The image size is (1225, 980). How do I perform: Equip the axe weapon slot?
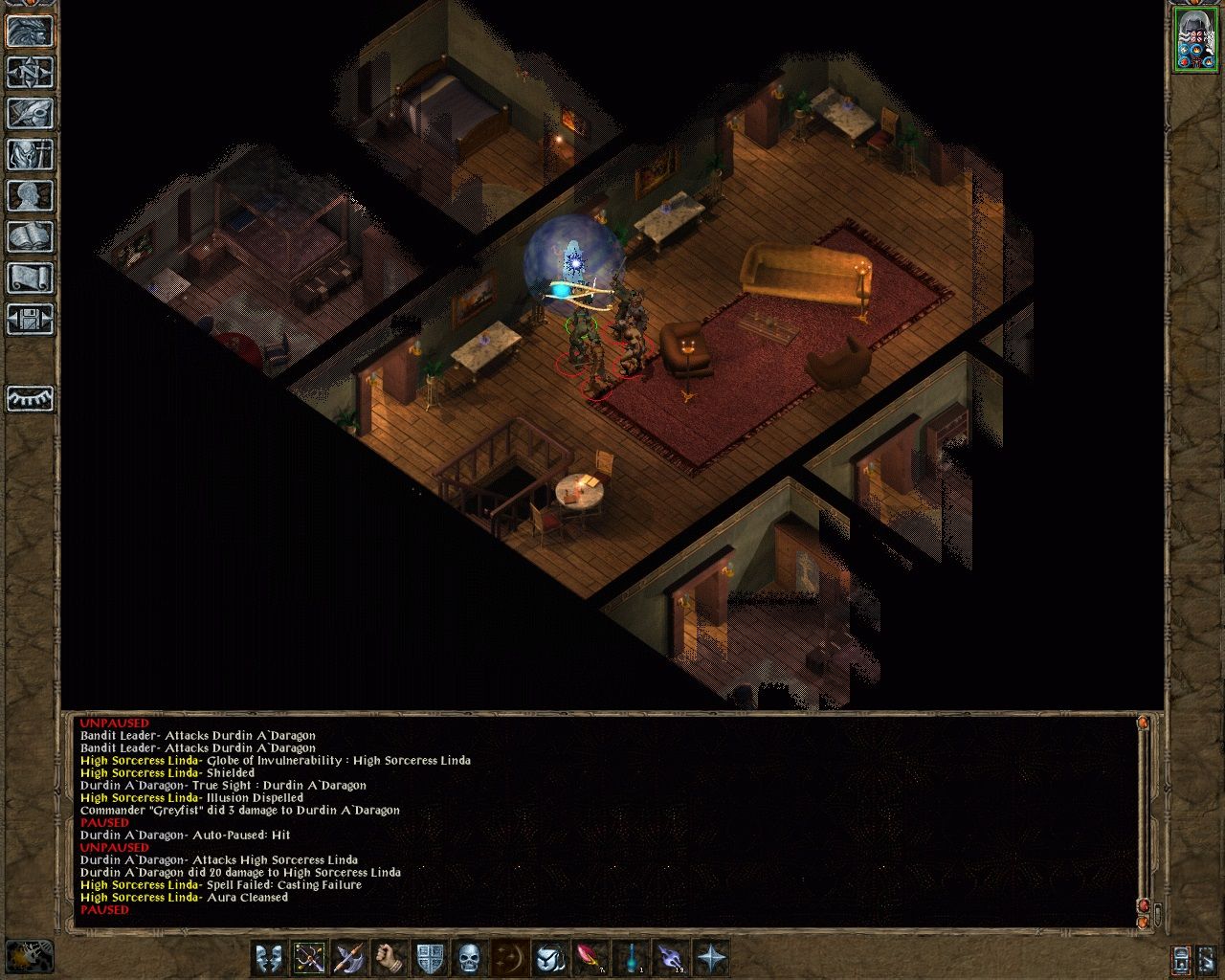point(349,957)
